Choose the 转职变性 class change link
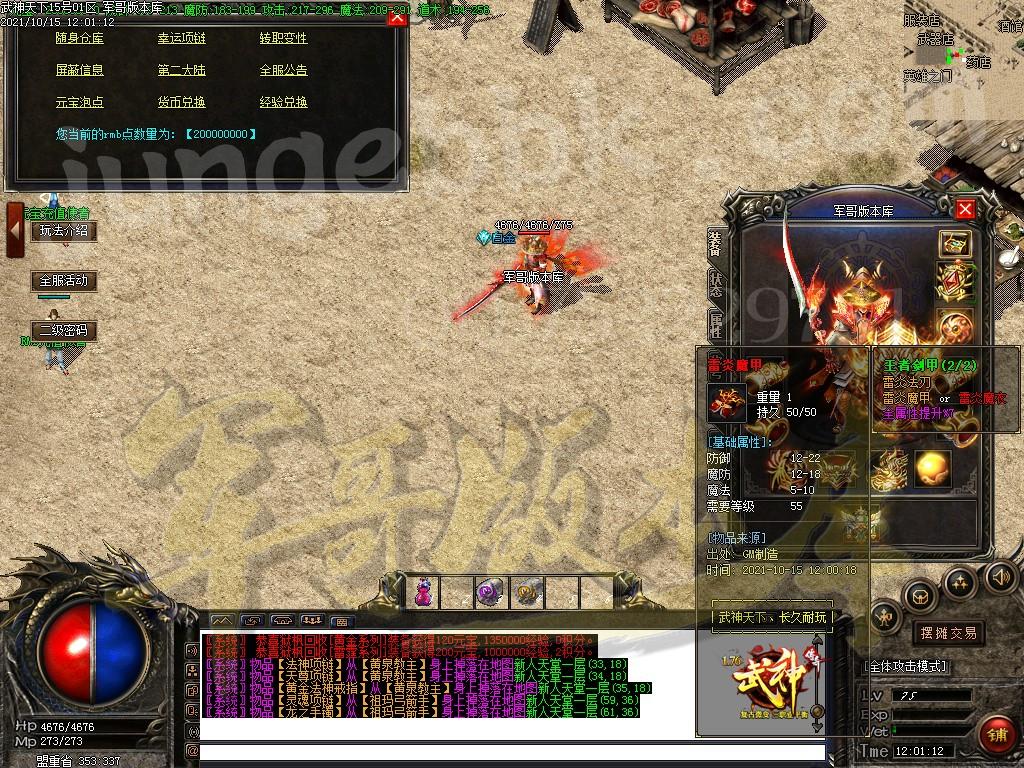 point(283,38)
